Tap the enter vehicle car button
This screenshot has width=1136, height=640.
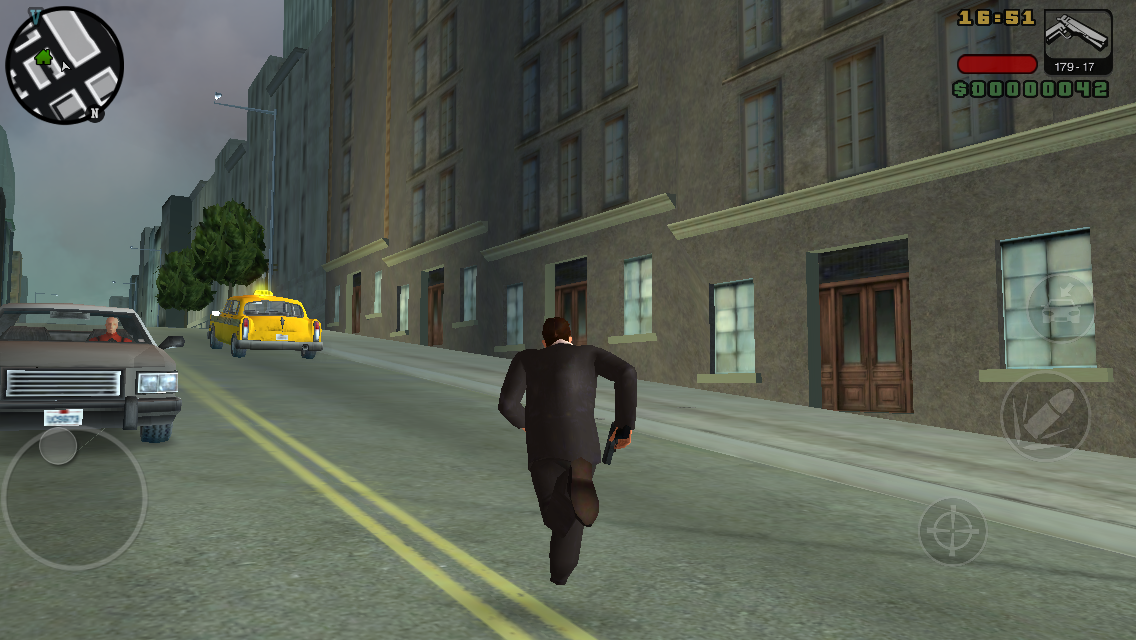click(x=1060, y=309)
